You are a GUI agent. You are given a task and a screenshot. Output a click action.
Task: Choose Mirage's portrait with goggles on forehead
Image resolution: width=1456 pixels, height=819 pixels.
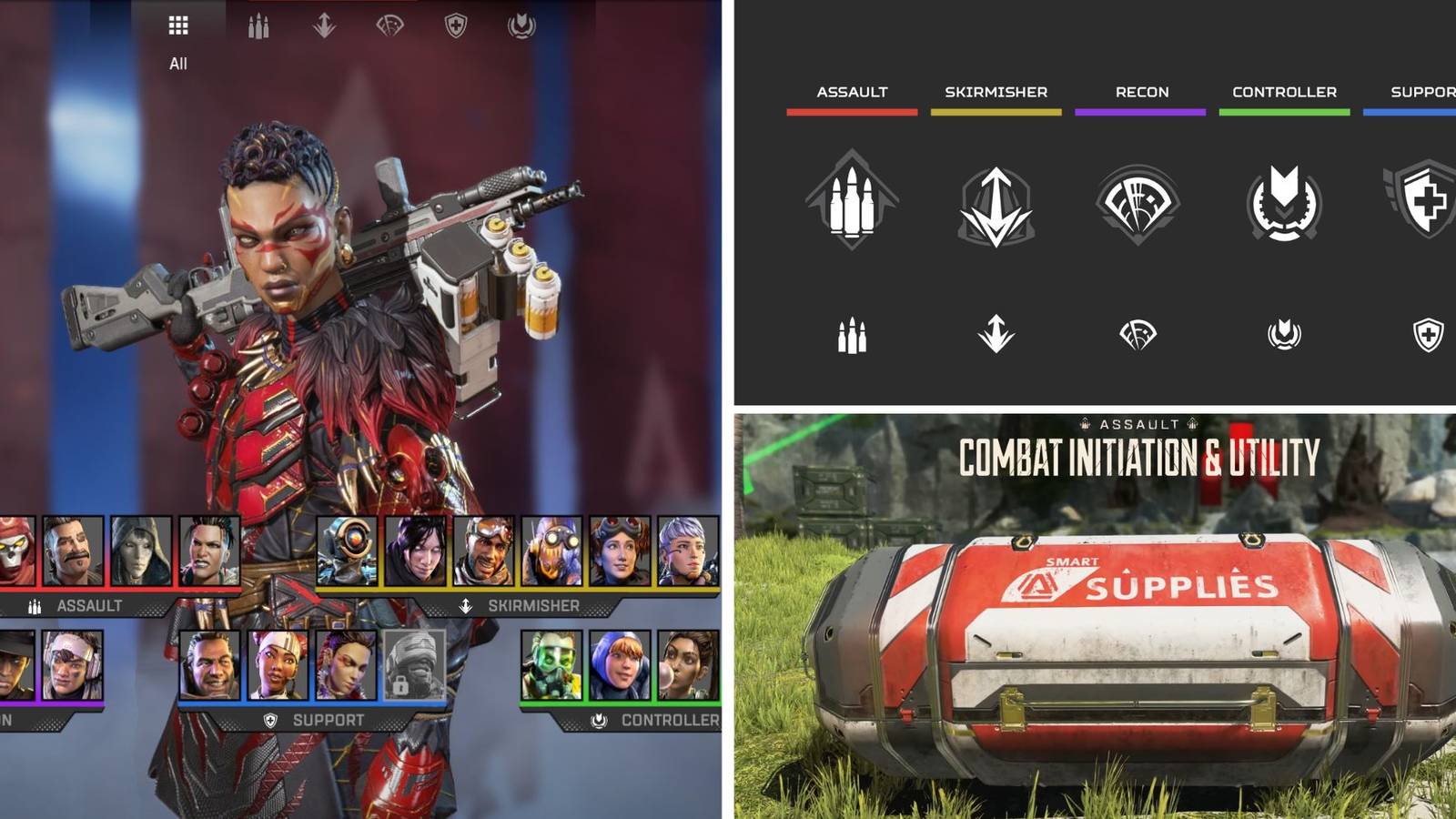pos(483,551)
